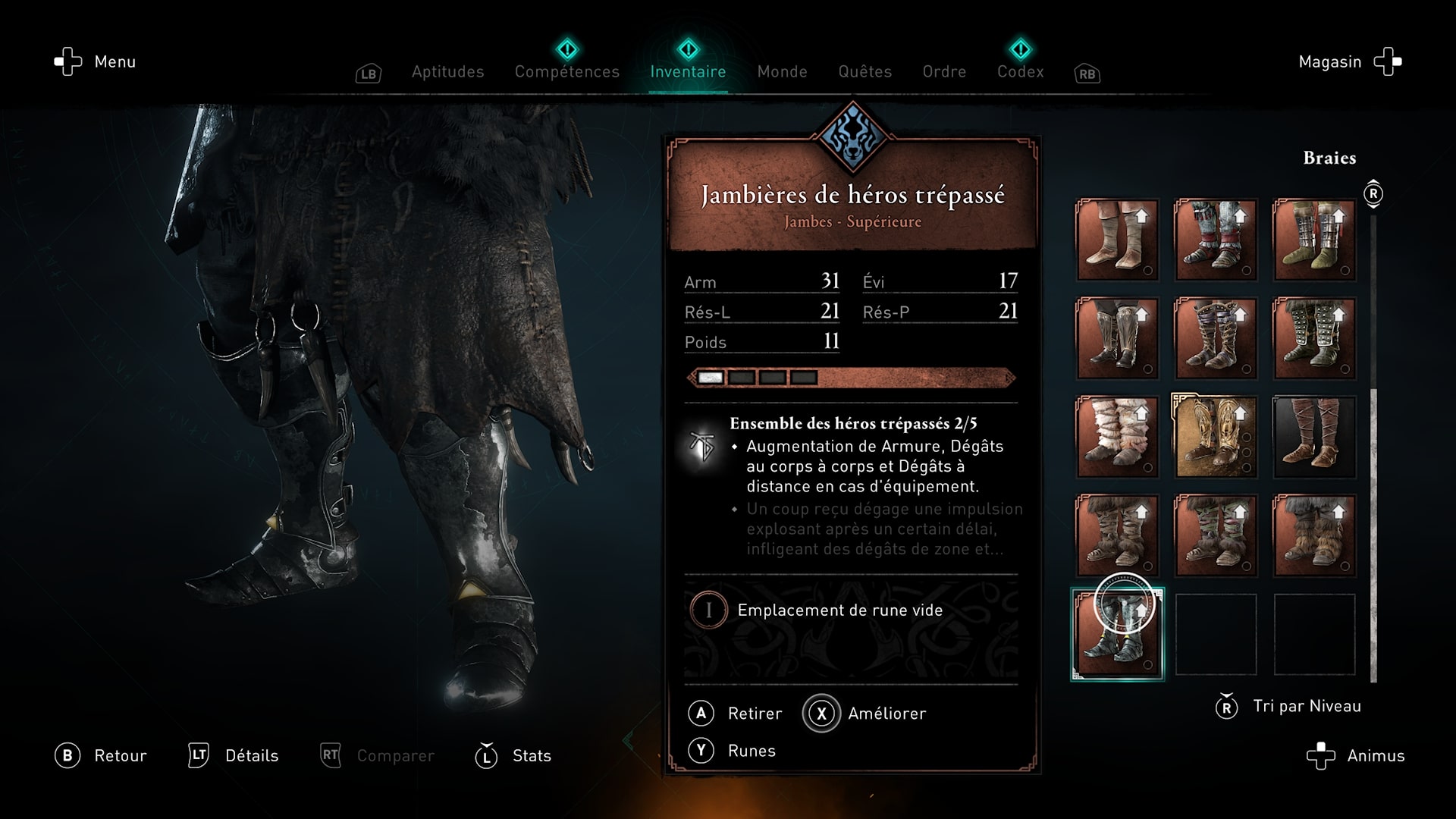
Task: Select the Inventaire tab
Action: pyautogui.click(x=688, y=71)
